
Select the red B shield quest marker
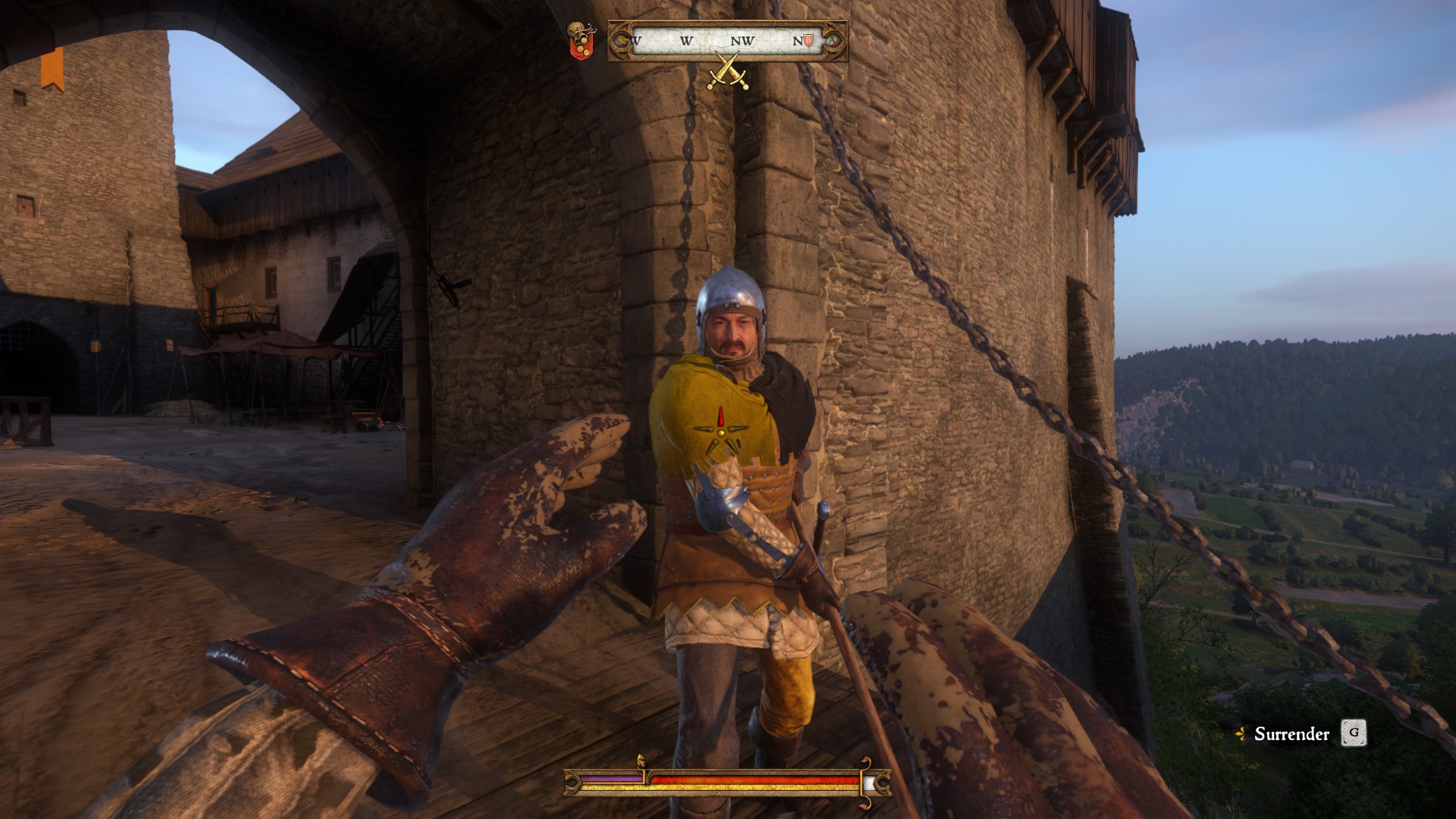pyautogui.click(x=808, y=40)
